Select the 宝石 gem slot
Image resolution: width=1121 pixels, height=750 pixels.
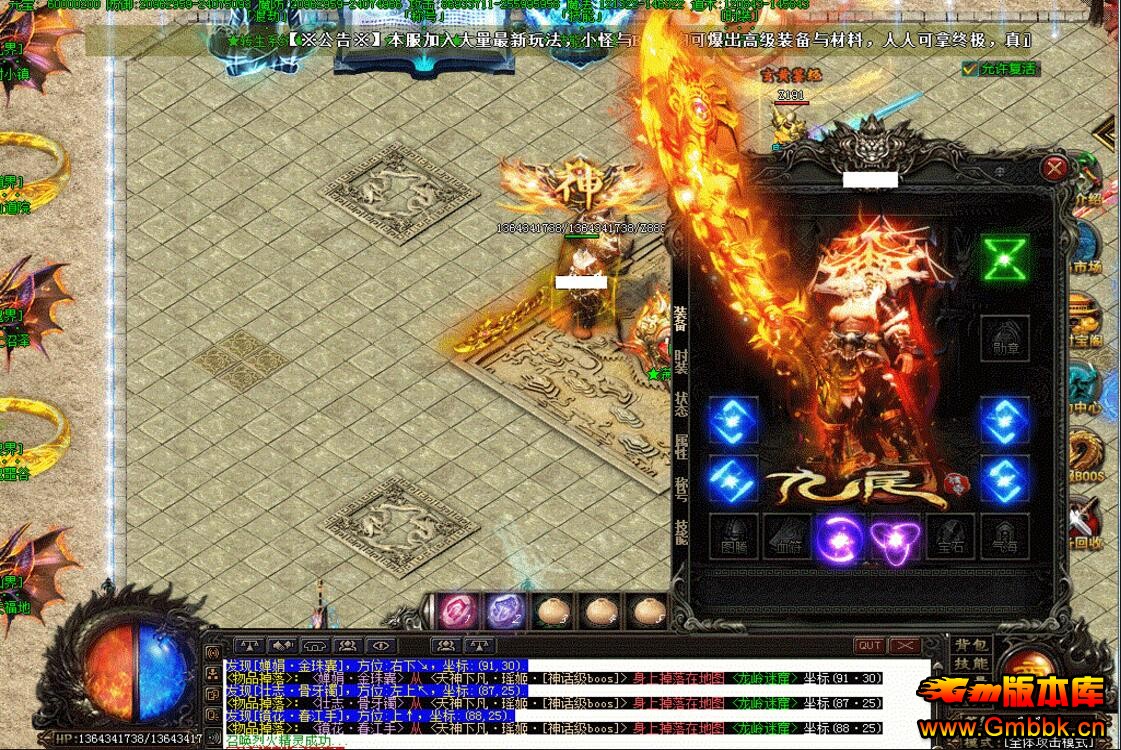click(949, 538)
